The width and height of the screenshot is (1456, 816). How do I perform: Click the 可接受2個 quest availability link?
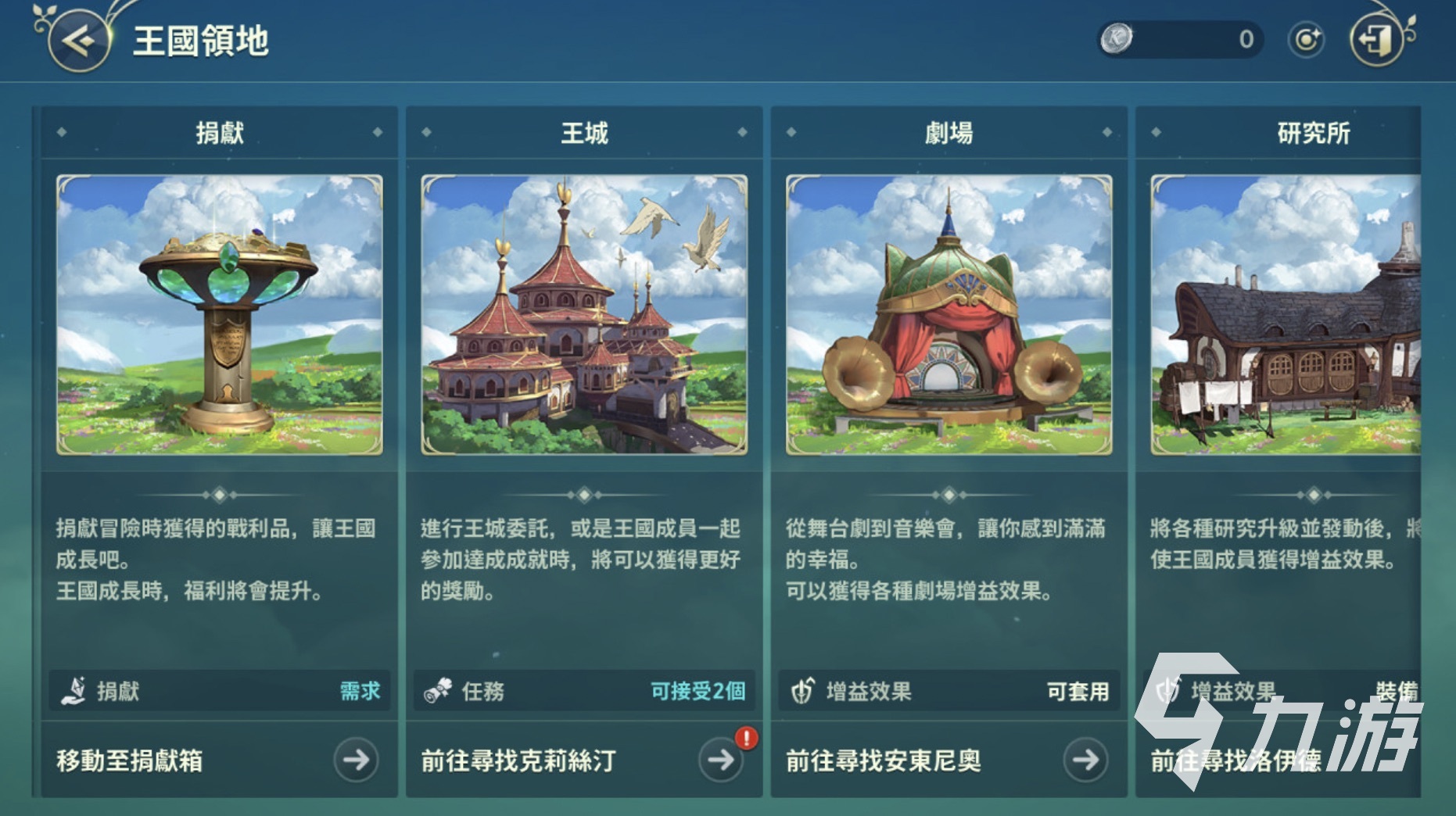[x=699, y=692]
